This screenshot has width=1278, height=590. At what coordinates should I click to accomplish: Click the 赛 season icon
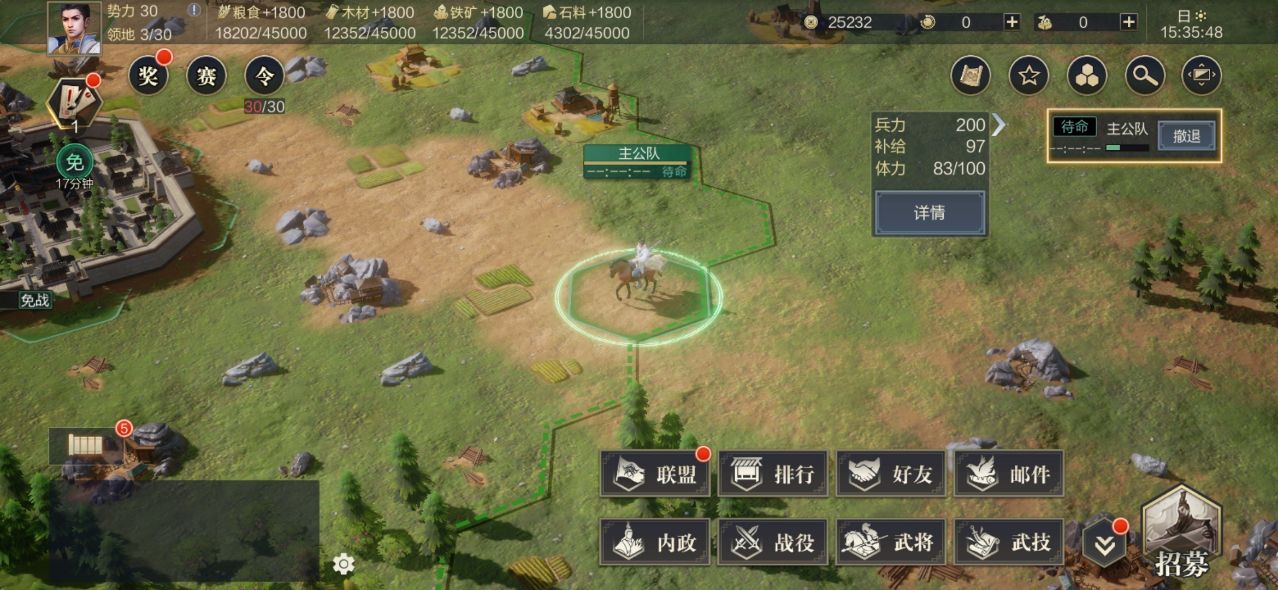(206, 75)
